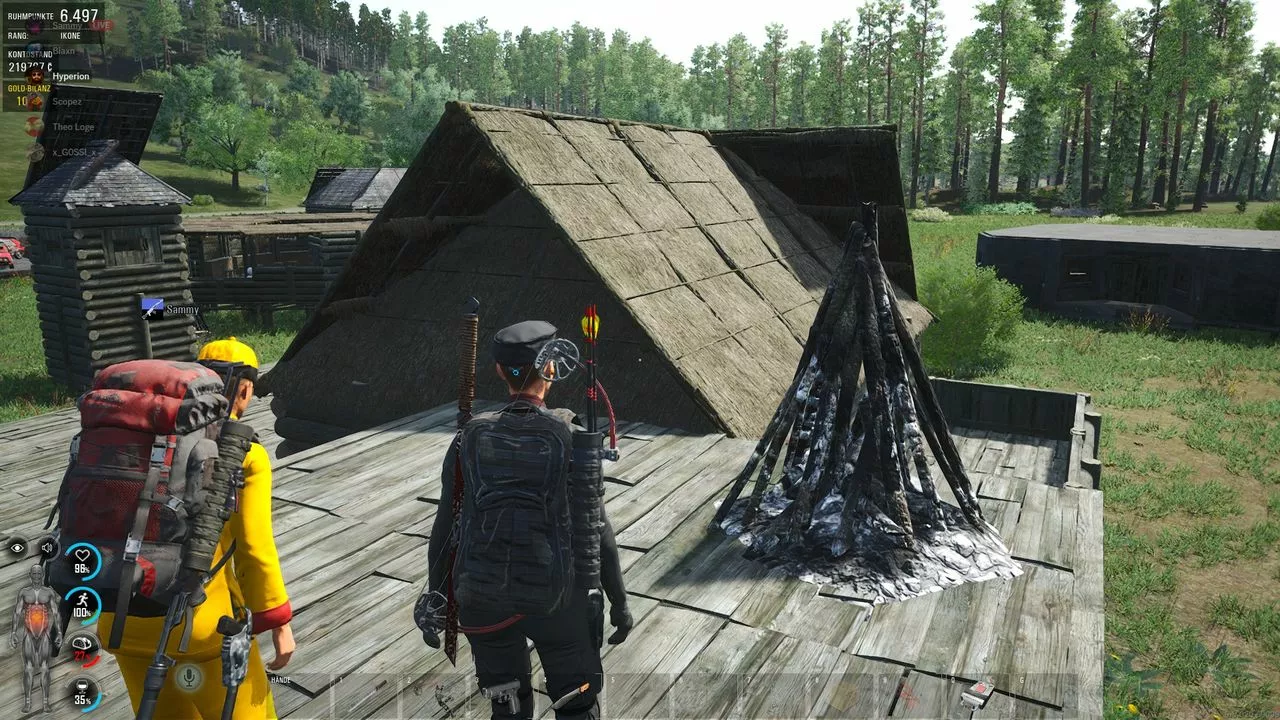Toggle the eye visibility icon
Viewport: 1280px width, 720px height.
click(17, 547)
